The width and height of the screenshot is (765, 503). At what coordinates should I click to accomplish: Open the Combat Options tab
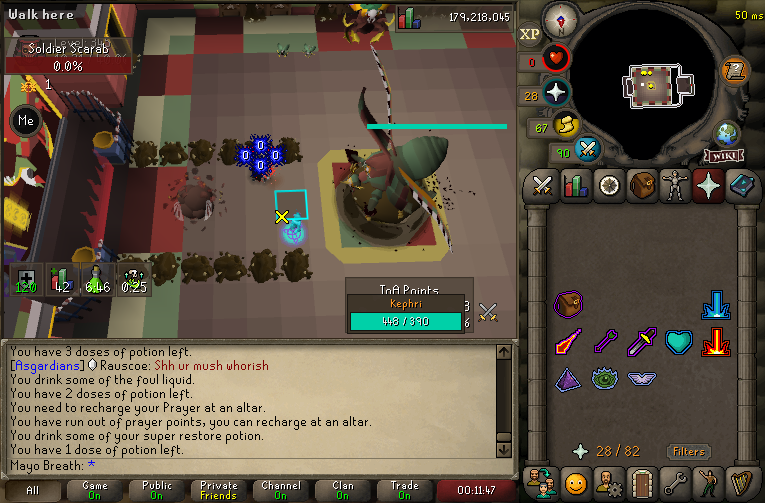click(543, 187)
